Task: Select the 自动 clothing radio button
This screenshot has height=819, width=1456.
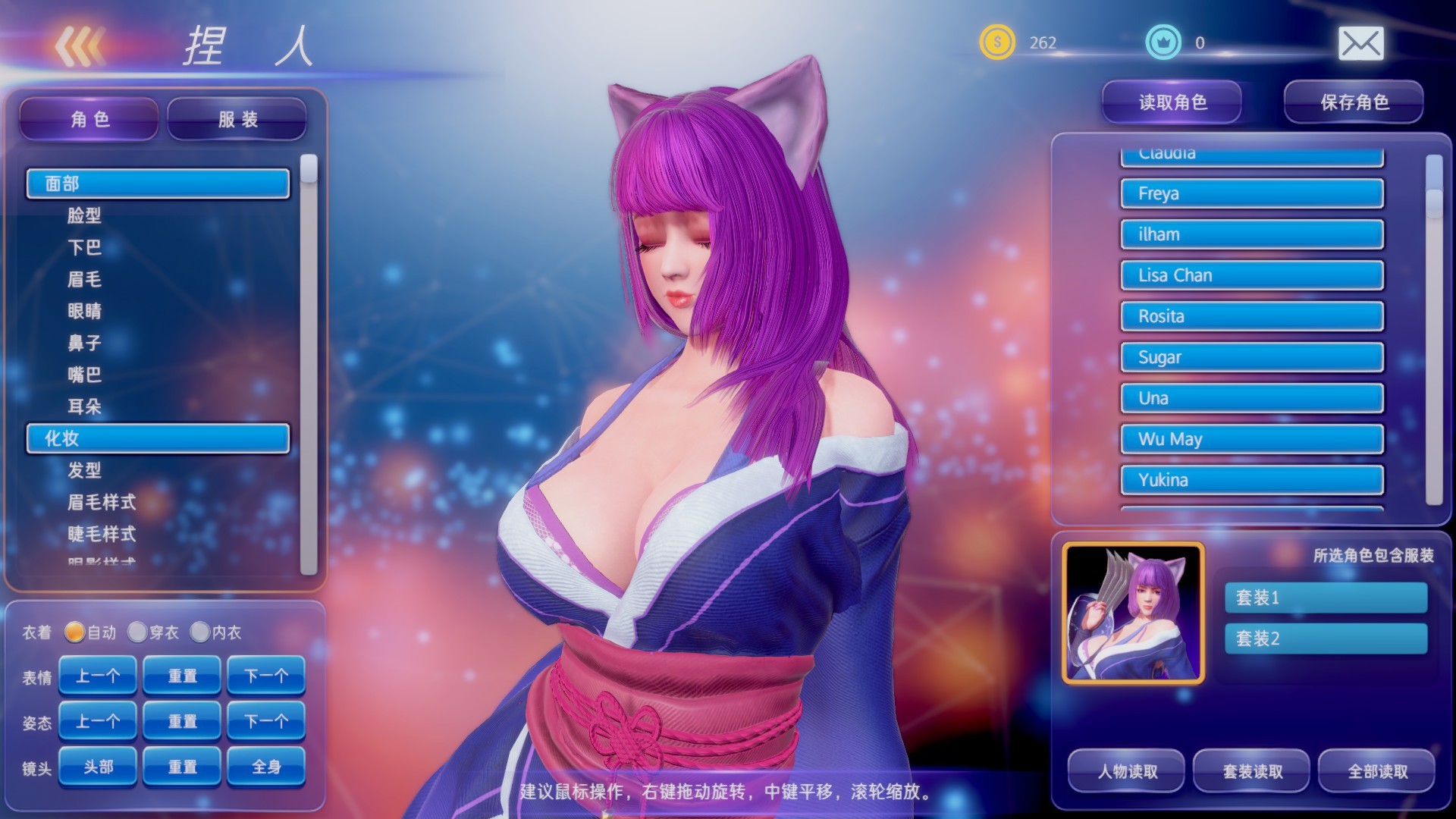Action: tap(76, 632)
